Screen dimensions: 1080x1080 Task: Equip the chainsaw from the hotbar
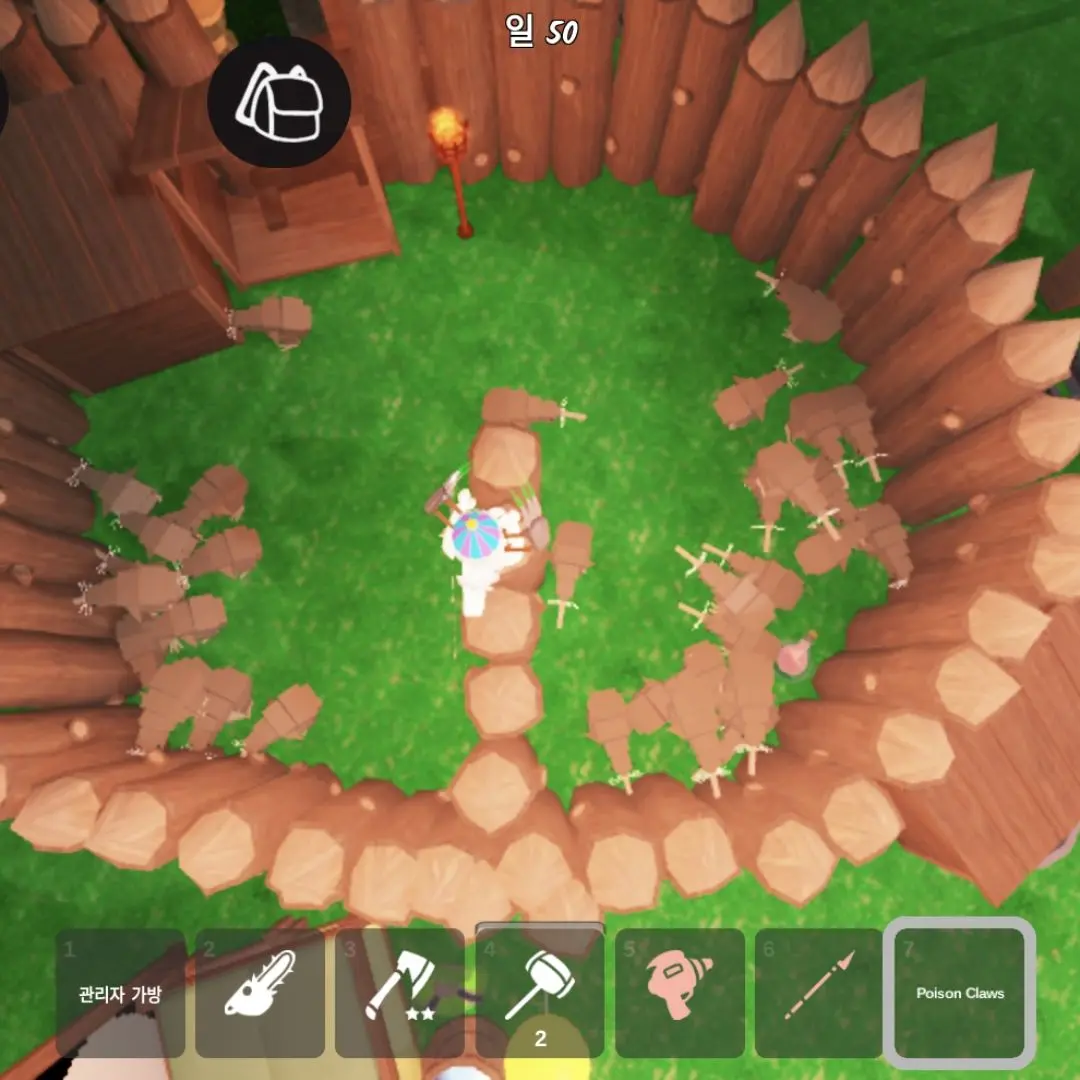coord(260,993)
